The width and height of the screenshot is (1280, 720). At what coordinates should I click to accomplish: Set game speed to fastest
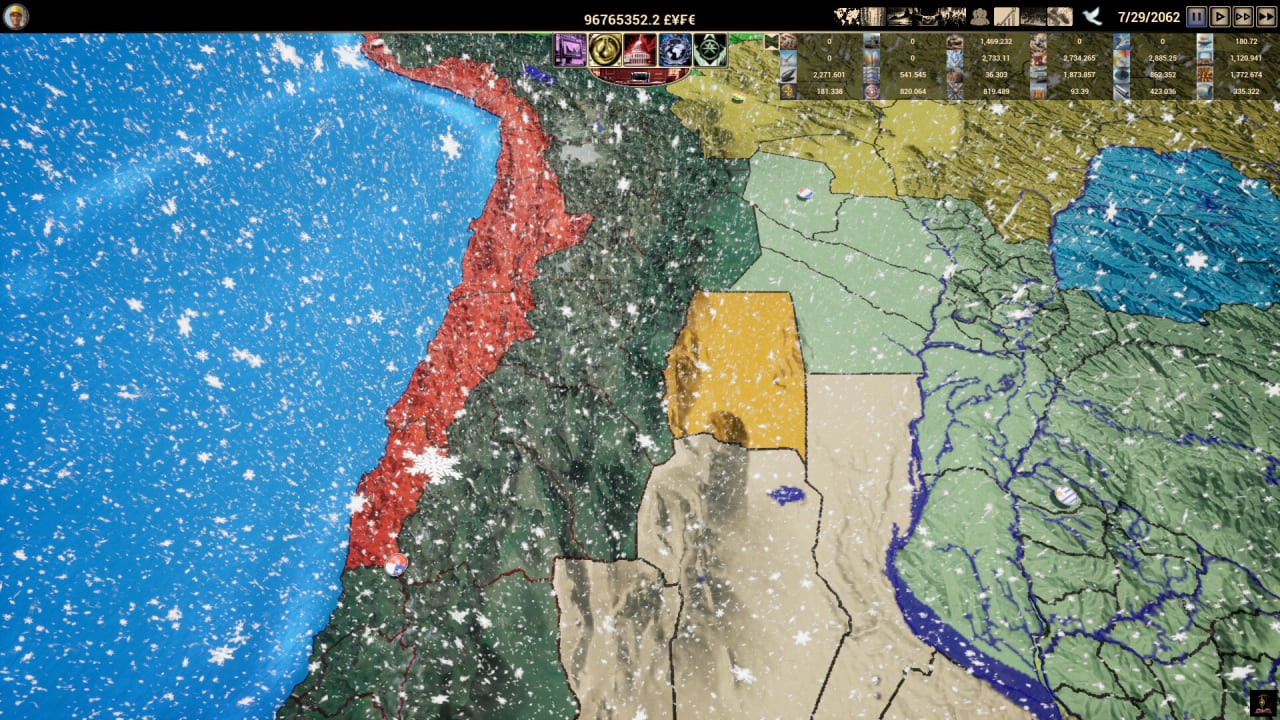pyautogui.click(x=1267, y=17)
